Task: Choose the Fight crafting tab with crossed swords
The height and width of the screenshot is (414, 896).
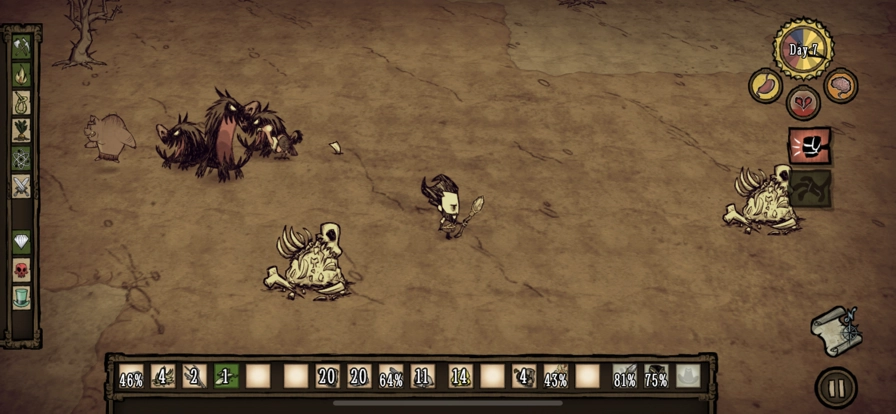Action: (21, 186)
